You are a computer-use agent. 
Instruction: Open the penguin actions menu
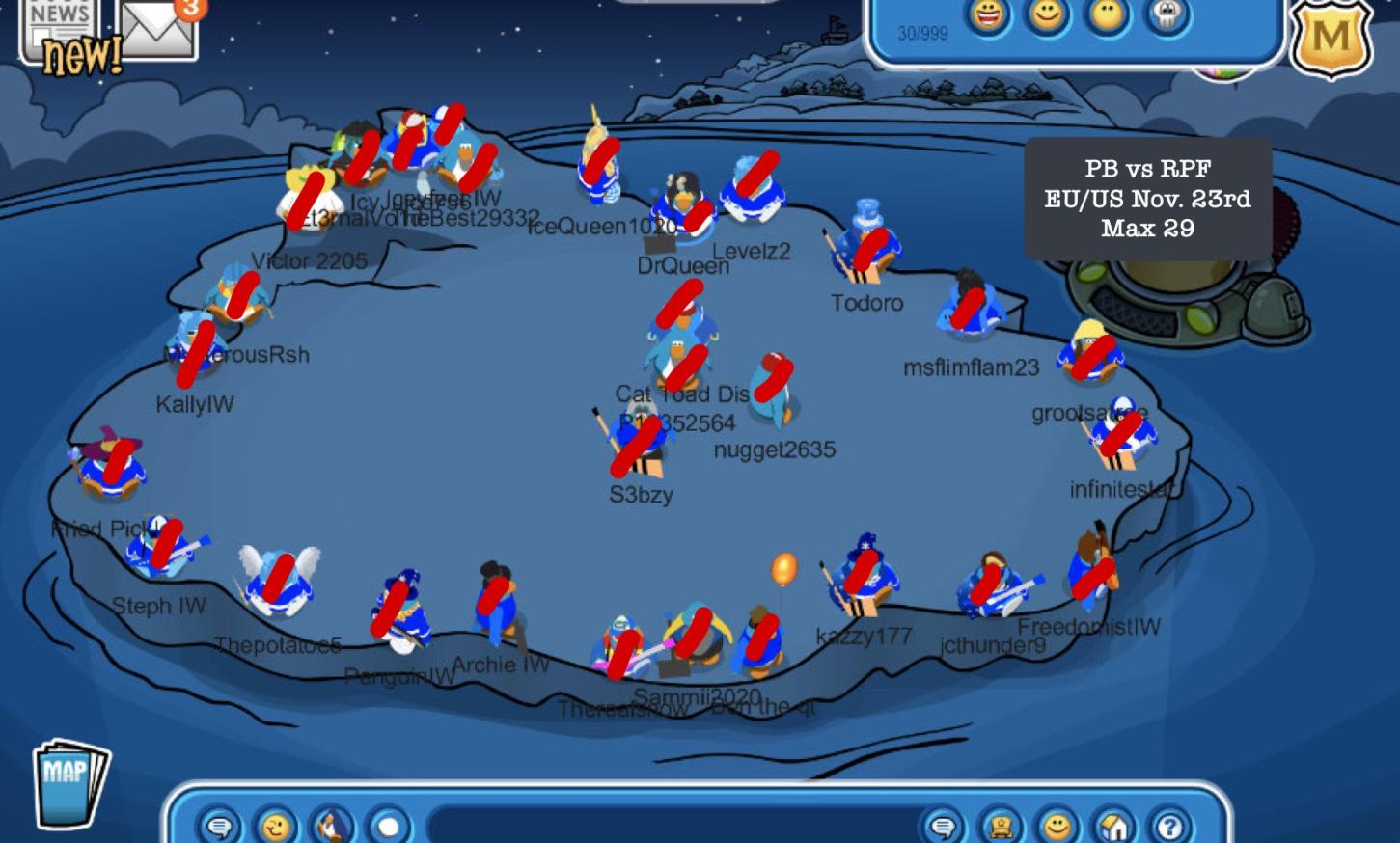tap(332, 826)
